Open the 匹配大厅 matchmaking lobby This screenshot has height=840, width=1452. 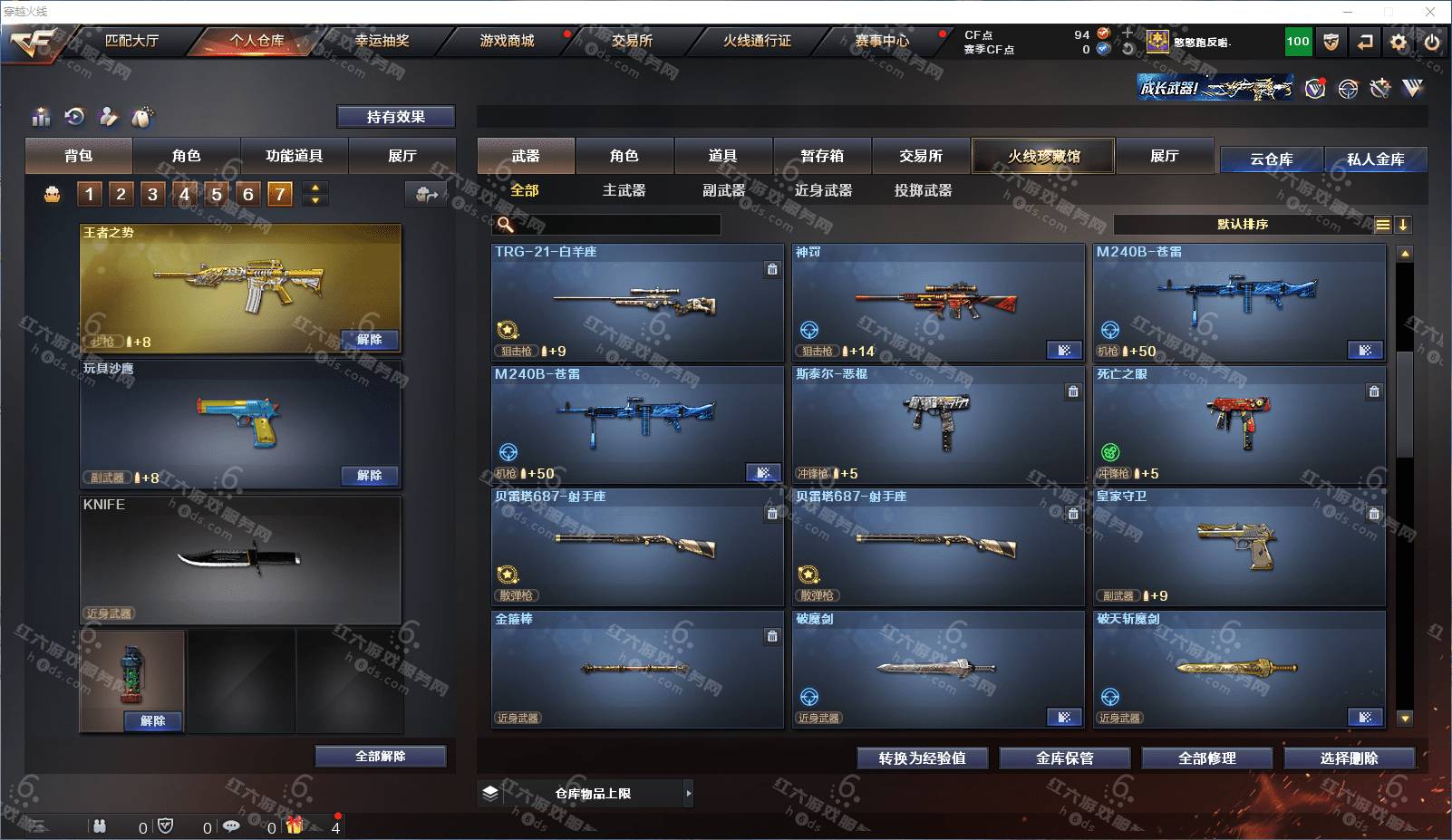[x=131, y=41]
